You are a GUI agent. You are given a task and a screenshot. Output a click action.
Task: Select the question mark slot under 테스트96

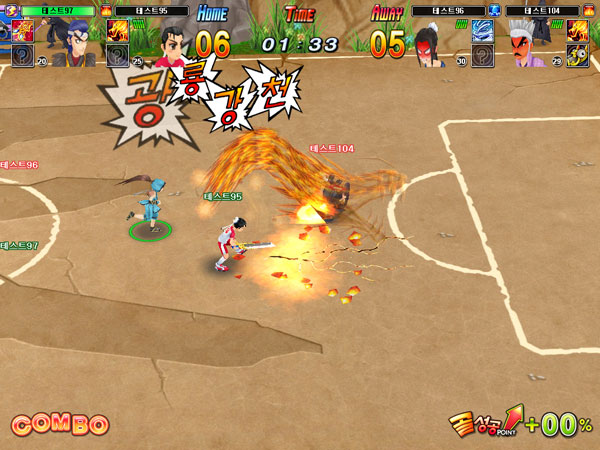pos(482,54)
